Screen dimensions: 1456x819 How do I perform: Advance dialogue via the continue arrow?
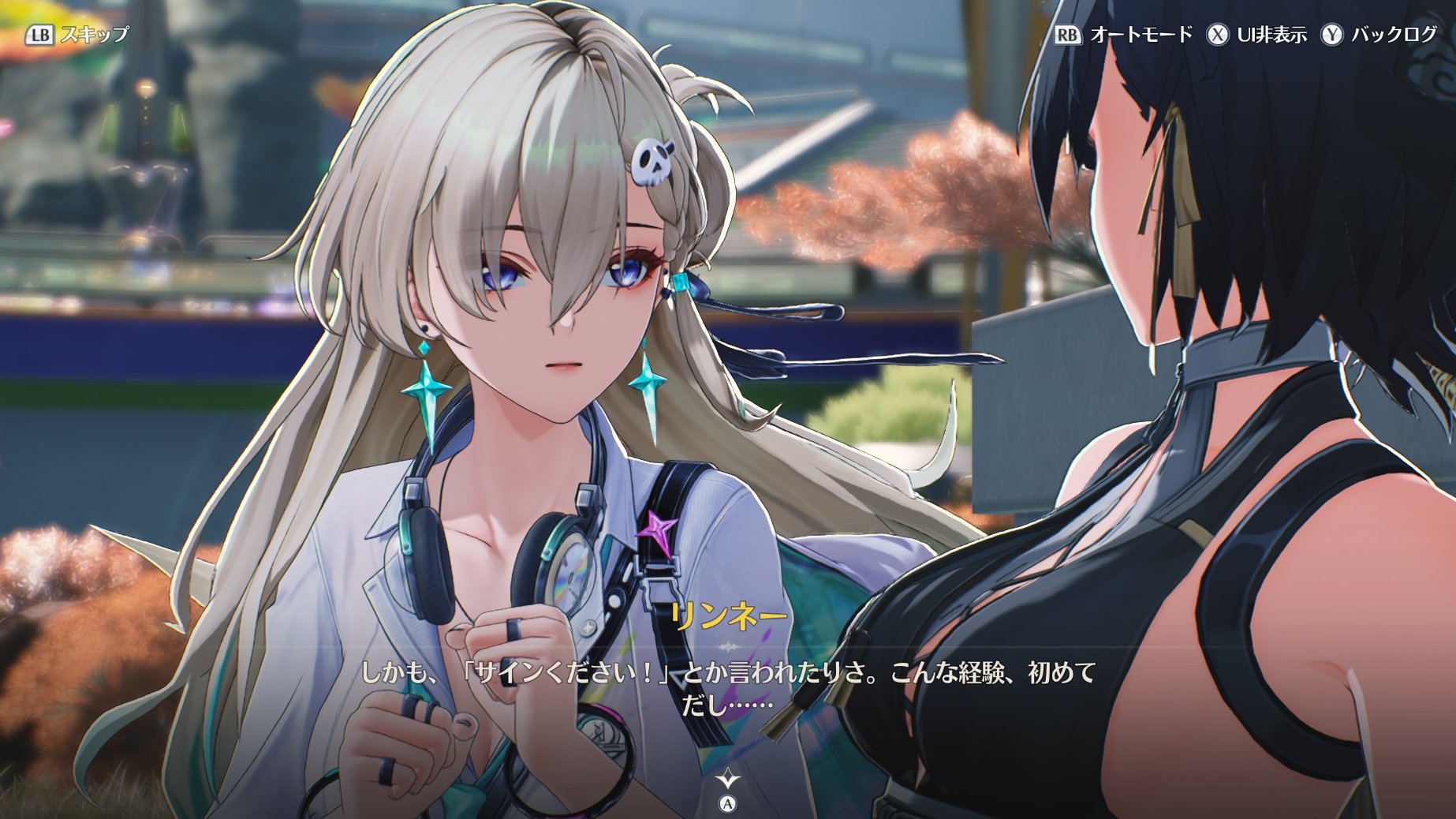728,780
